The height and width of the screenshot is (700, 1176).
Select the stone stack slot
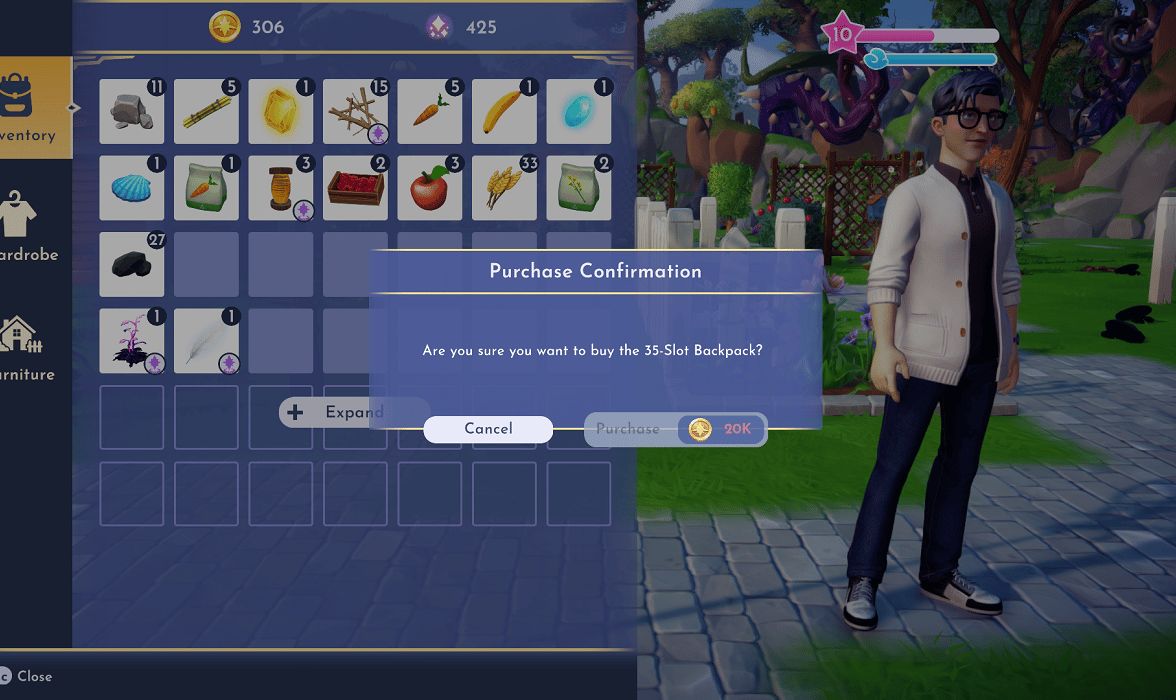(x=132, y=112)
